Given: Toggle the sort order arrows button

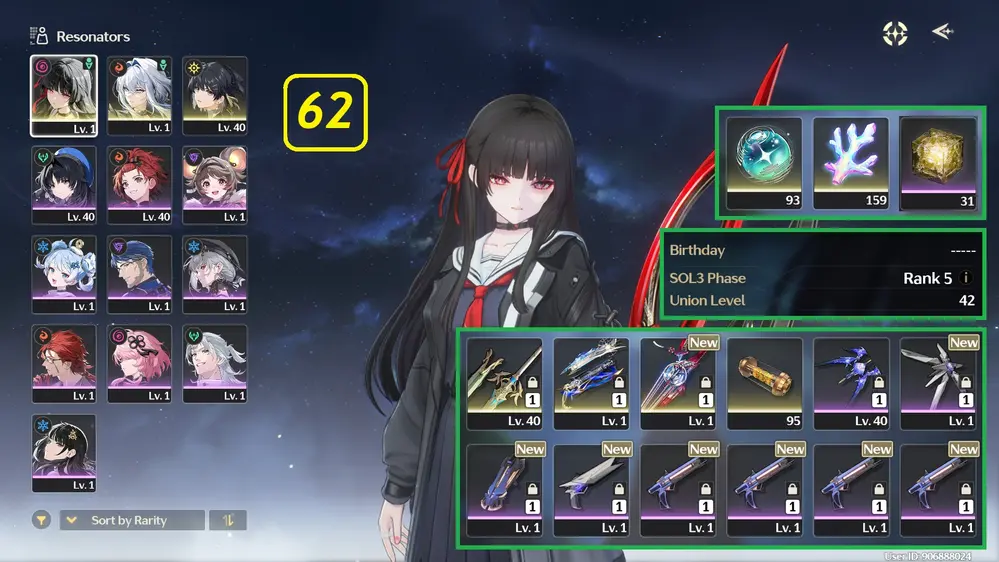Looking at the screenshot, I should click(x=227, y=520).
